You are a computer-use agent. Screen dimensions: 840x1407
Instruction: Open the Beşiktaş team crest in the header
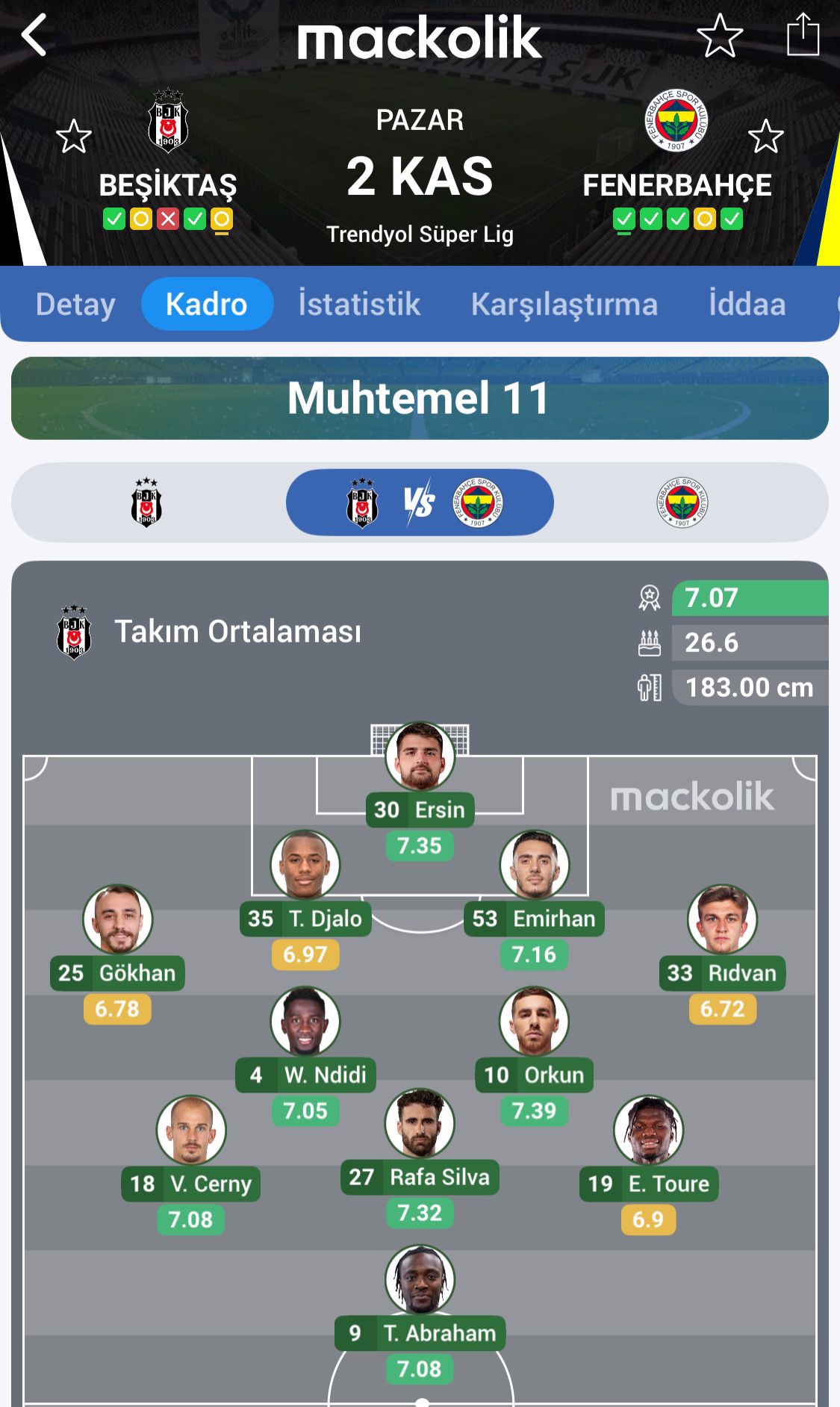click(168, 121)
